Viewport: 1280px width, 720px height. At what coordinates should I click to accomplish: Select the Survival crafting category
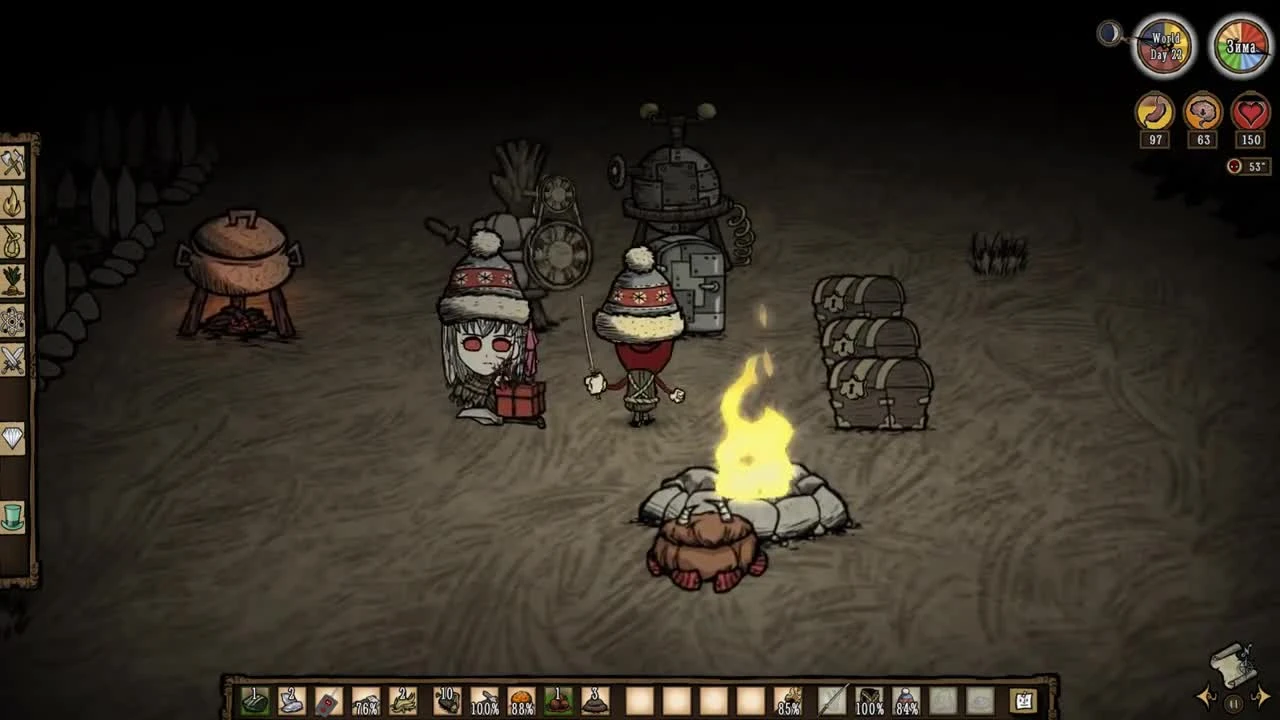(15, 243)
